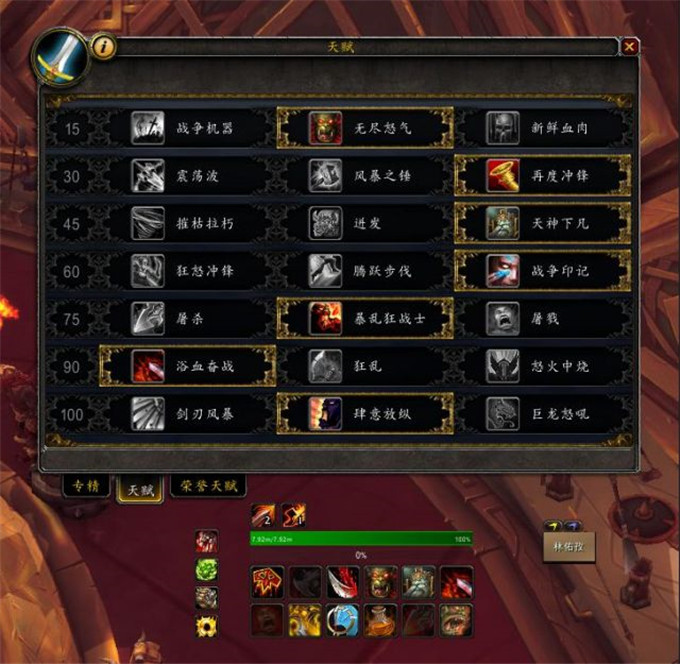Viewport: 680px width, 664px height.
Task: Choose the 浴血奋战 talent
Action: click(188, 366)
